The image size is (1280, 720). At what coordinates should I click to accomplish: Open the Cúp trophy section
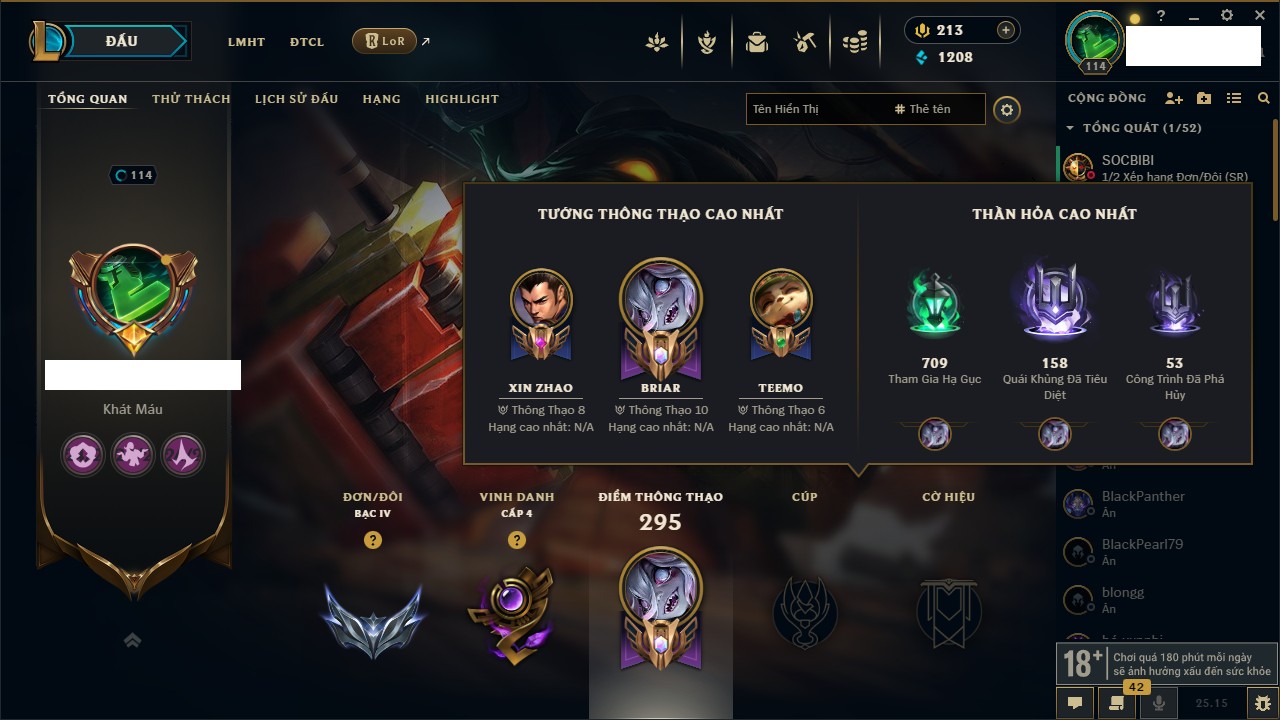[804, 610]
